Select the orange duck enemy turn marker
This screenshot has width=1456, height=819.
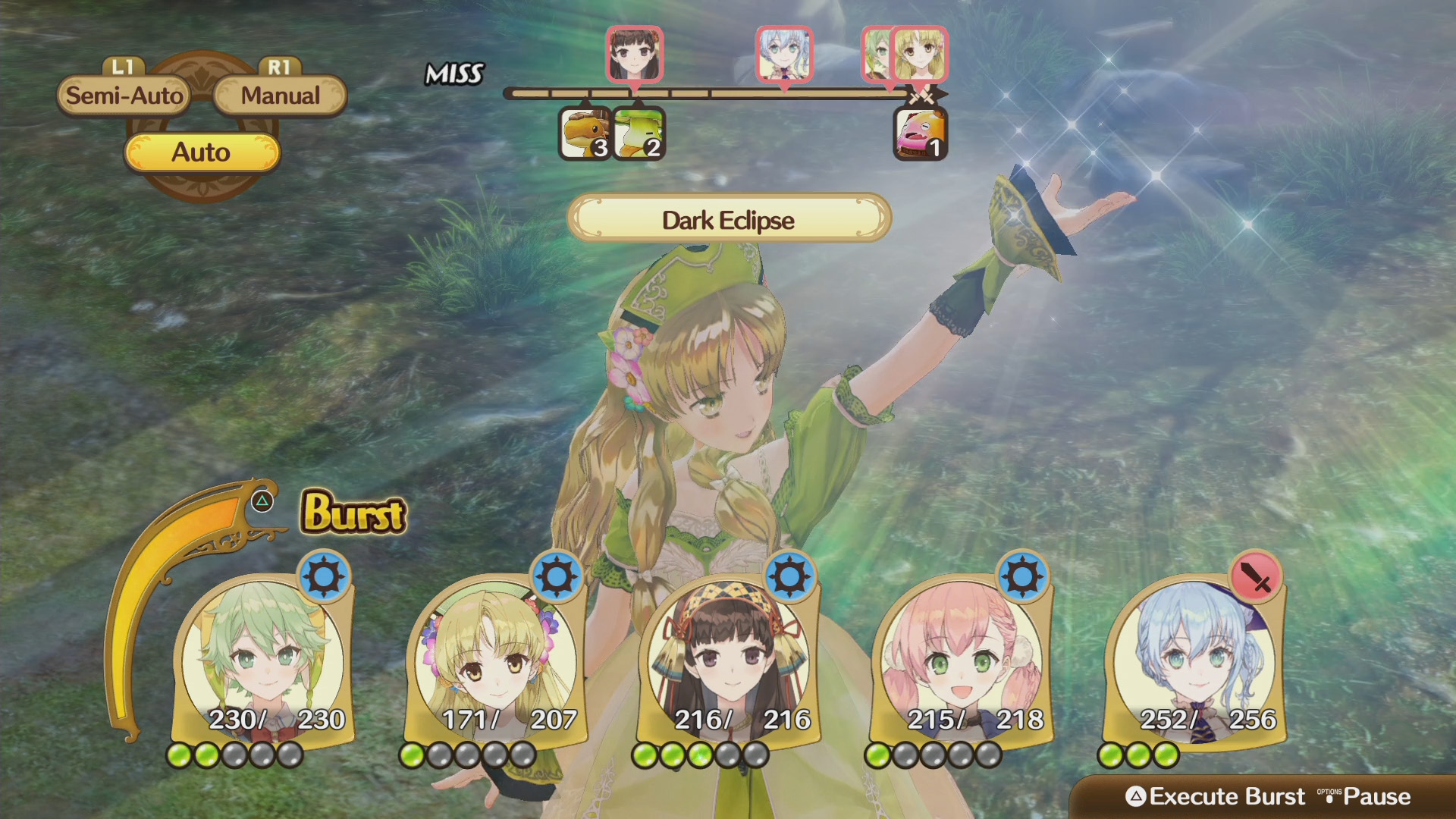(585, 134)
